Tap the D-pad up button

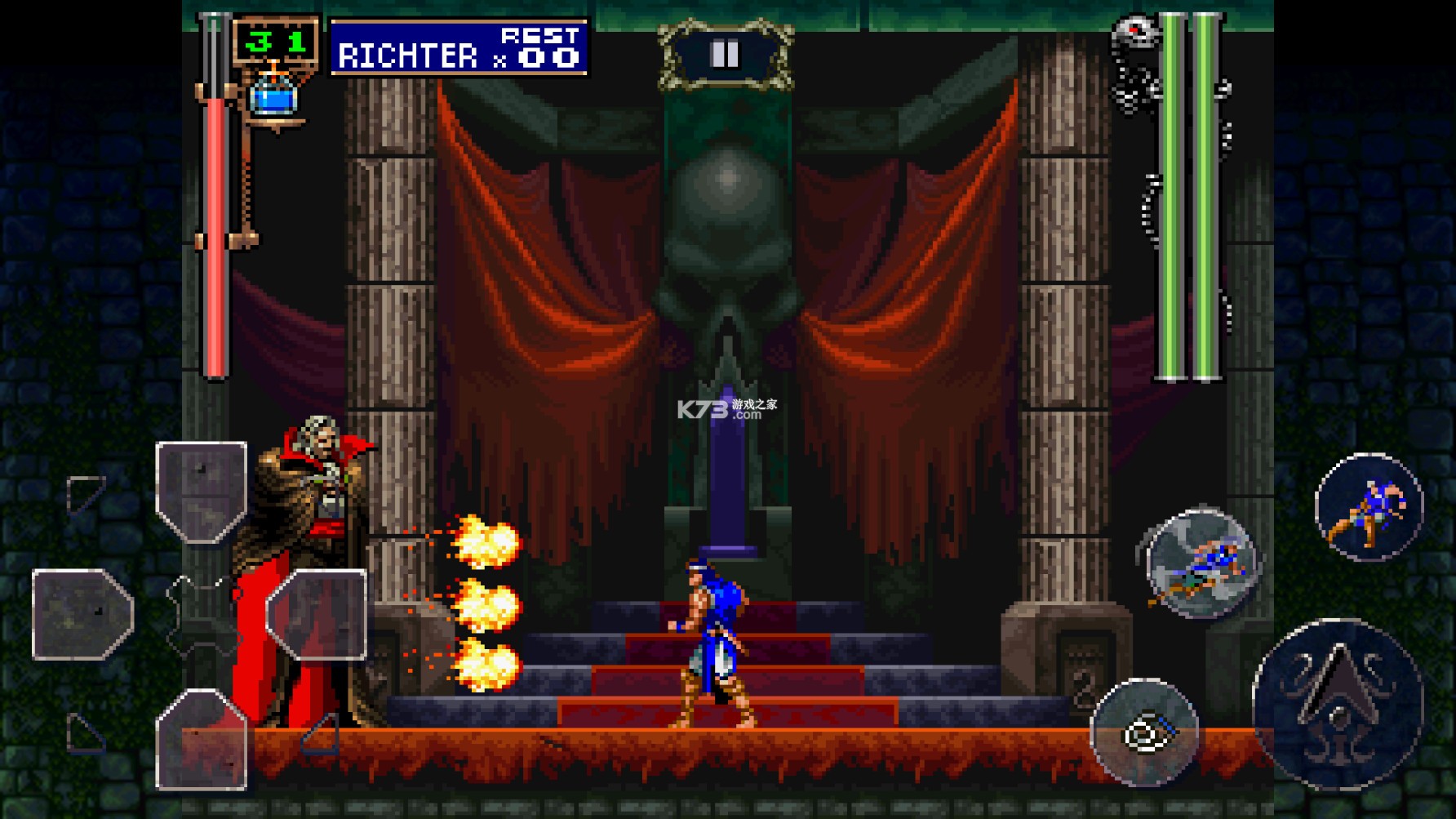coord(201,492)
